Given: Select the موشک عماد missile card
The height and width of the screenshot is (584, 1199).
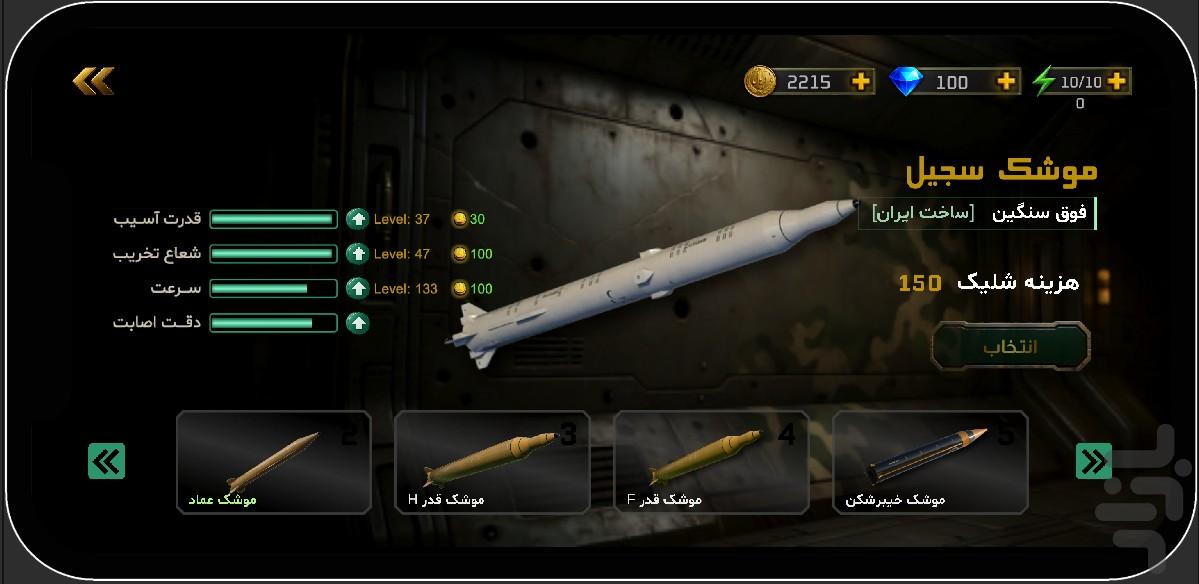Looking at the screenshot, I should (x=273, y=462).
